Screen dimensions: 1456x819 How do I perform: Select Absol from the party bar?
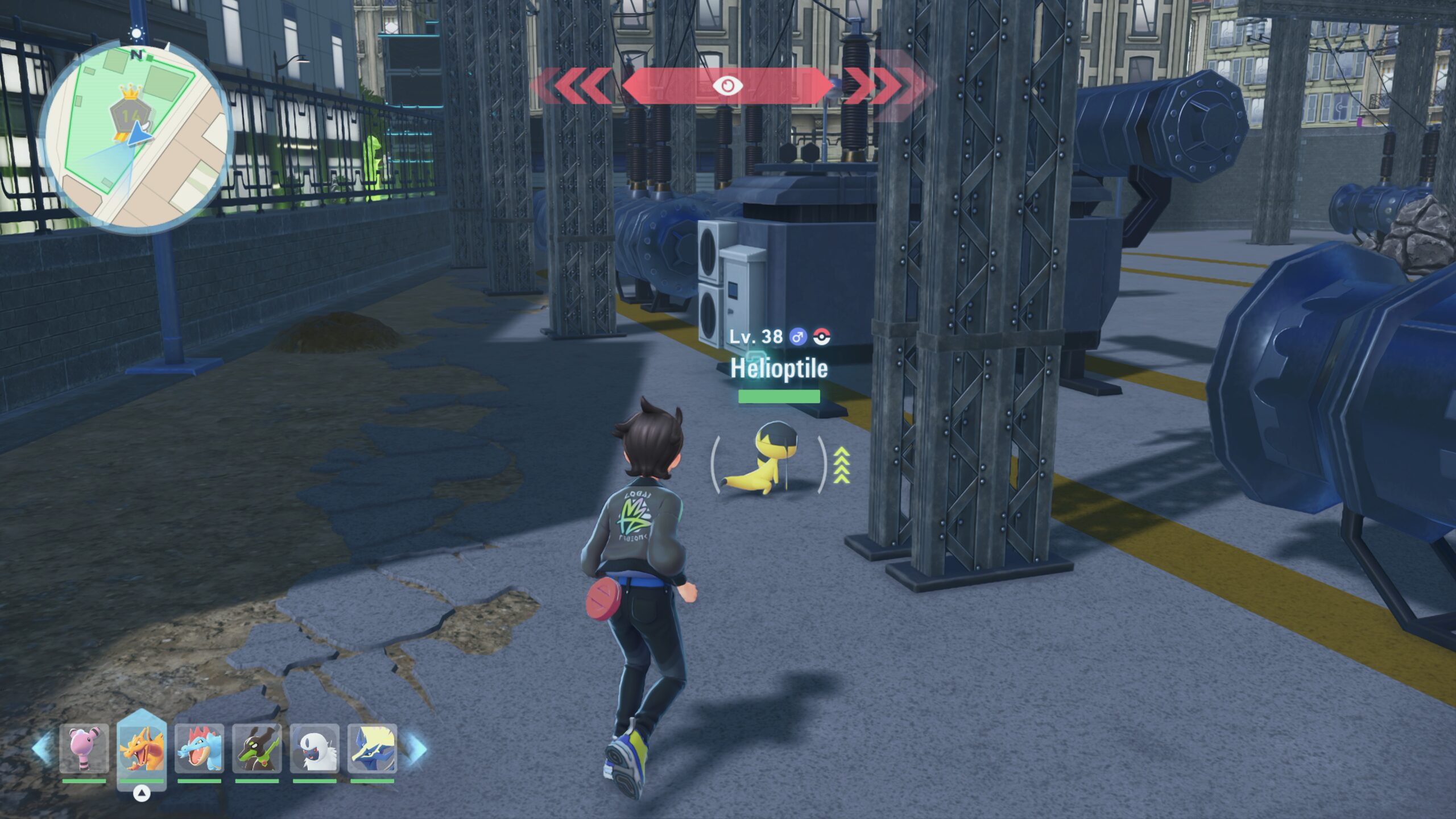(x=315, y=748)
